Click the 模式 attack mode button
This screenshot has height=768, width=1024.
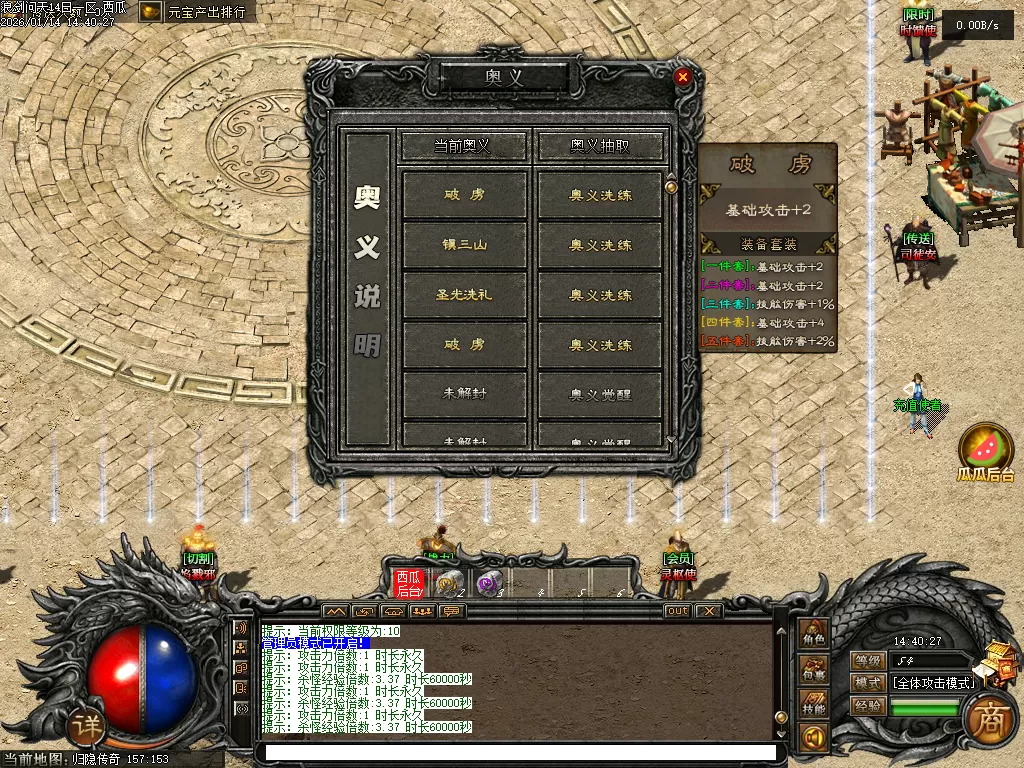[868, 683]
